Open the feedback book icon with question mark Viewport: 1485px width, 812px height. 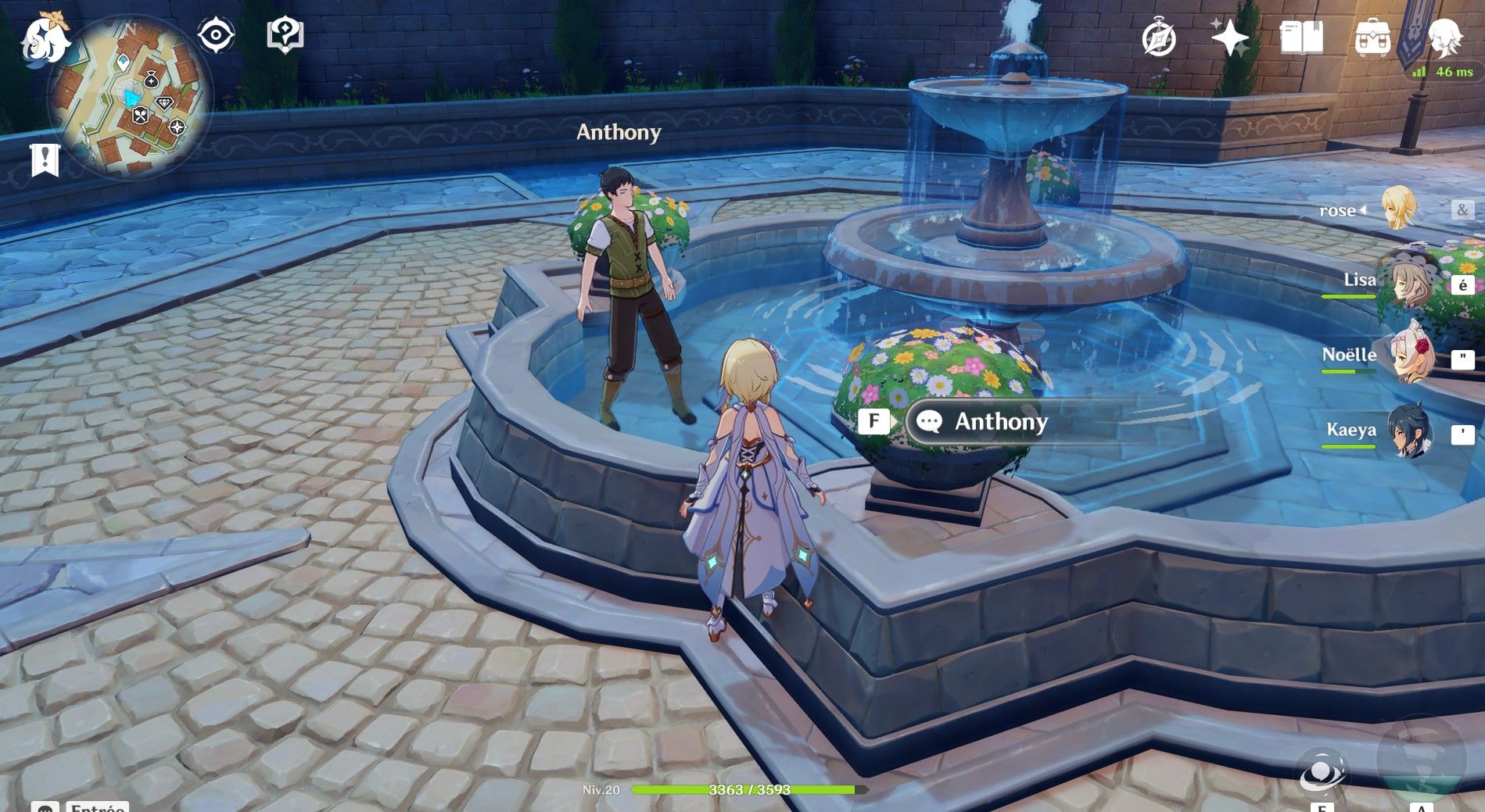click(x=287, y=33)
